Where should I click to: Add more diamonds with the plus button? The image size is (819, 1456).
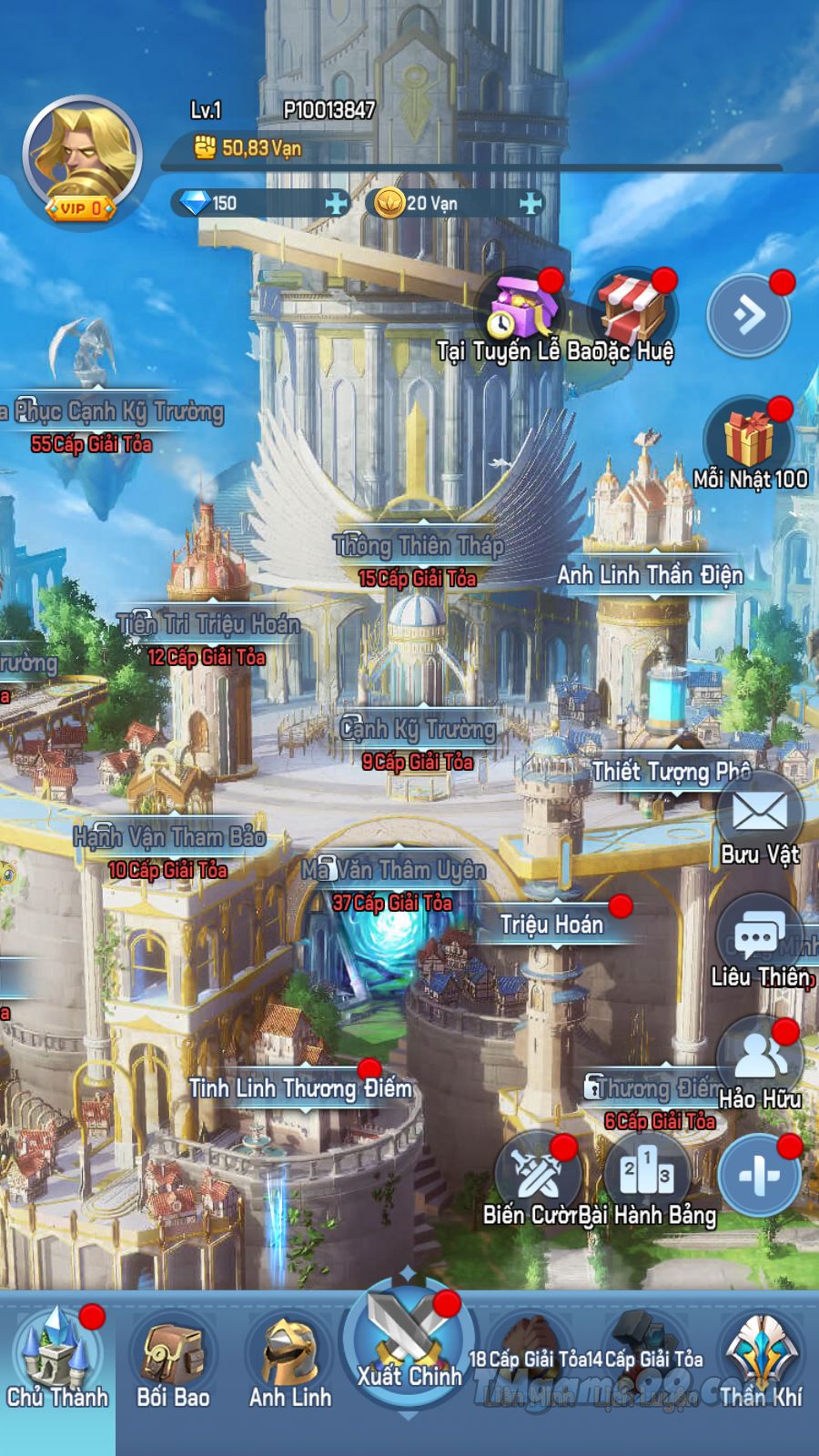pos(338,203)
